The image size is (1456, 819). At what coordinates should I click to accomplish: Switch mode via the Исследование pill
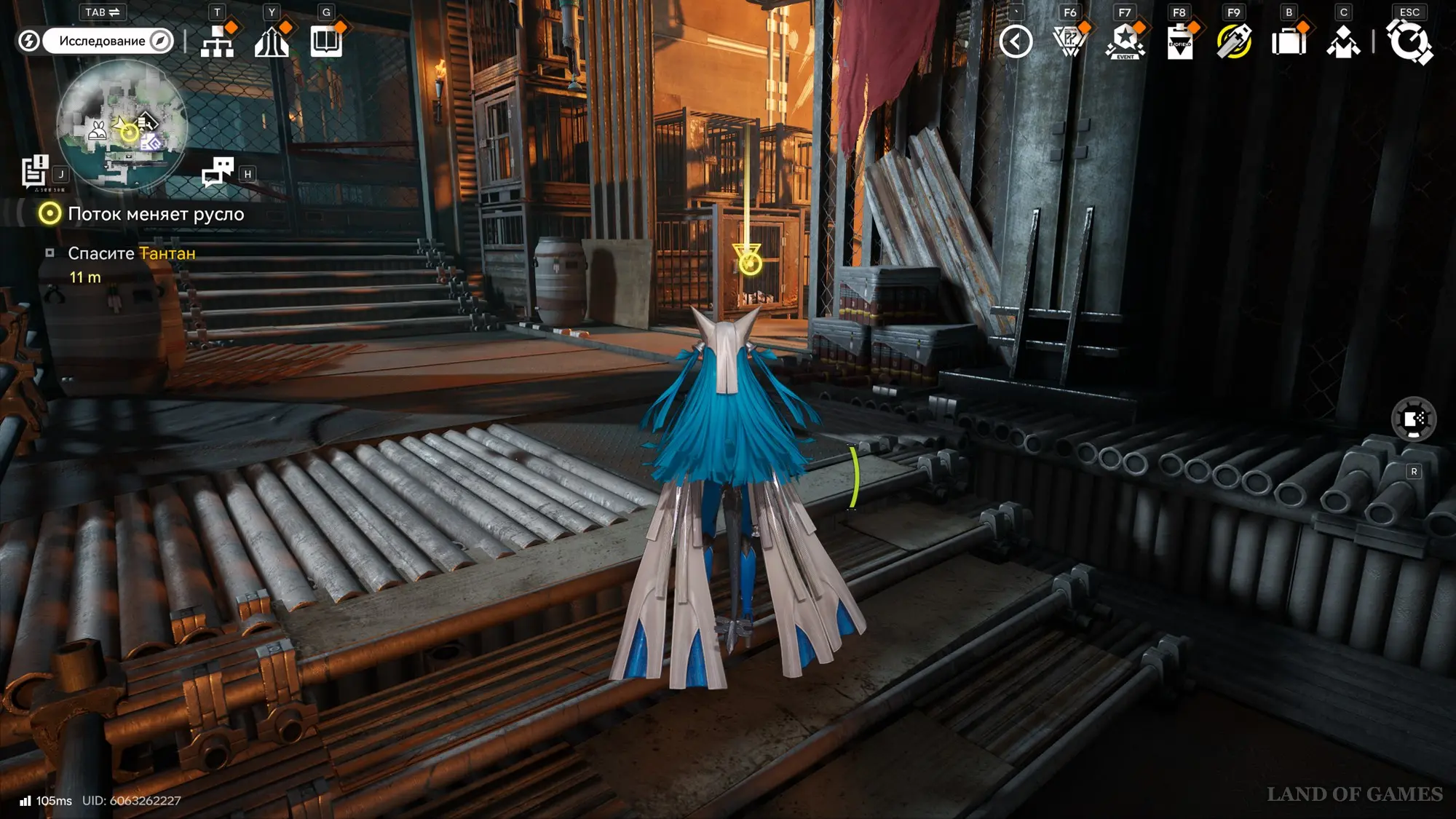[108, 41]
